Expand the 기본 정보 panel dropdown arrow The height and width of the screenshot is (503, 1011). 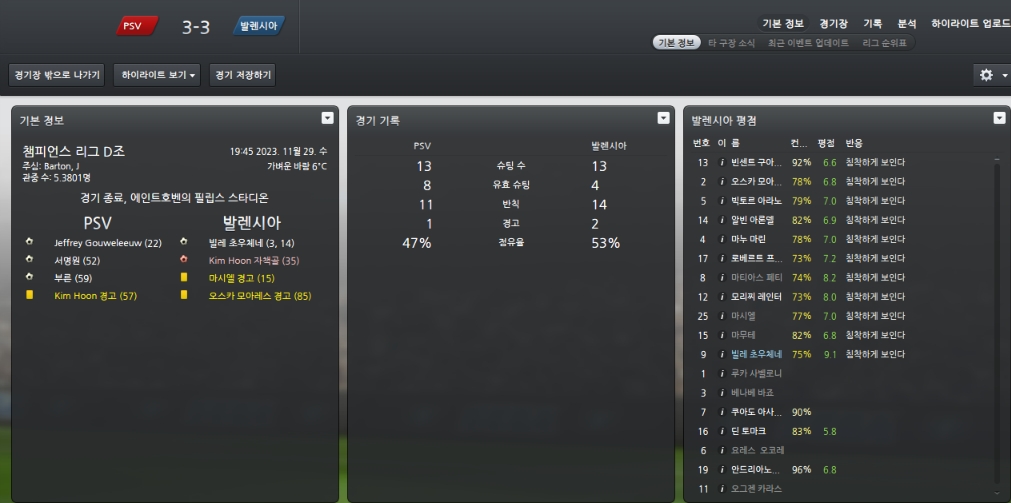point(326,118)
